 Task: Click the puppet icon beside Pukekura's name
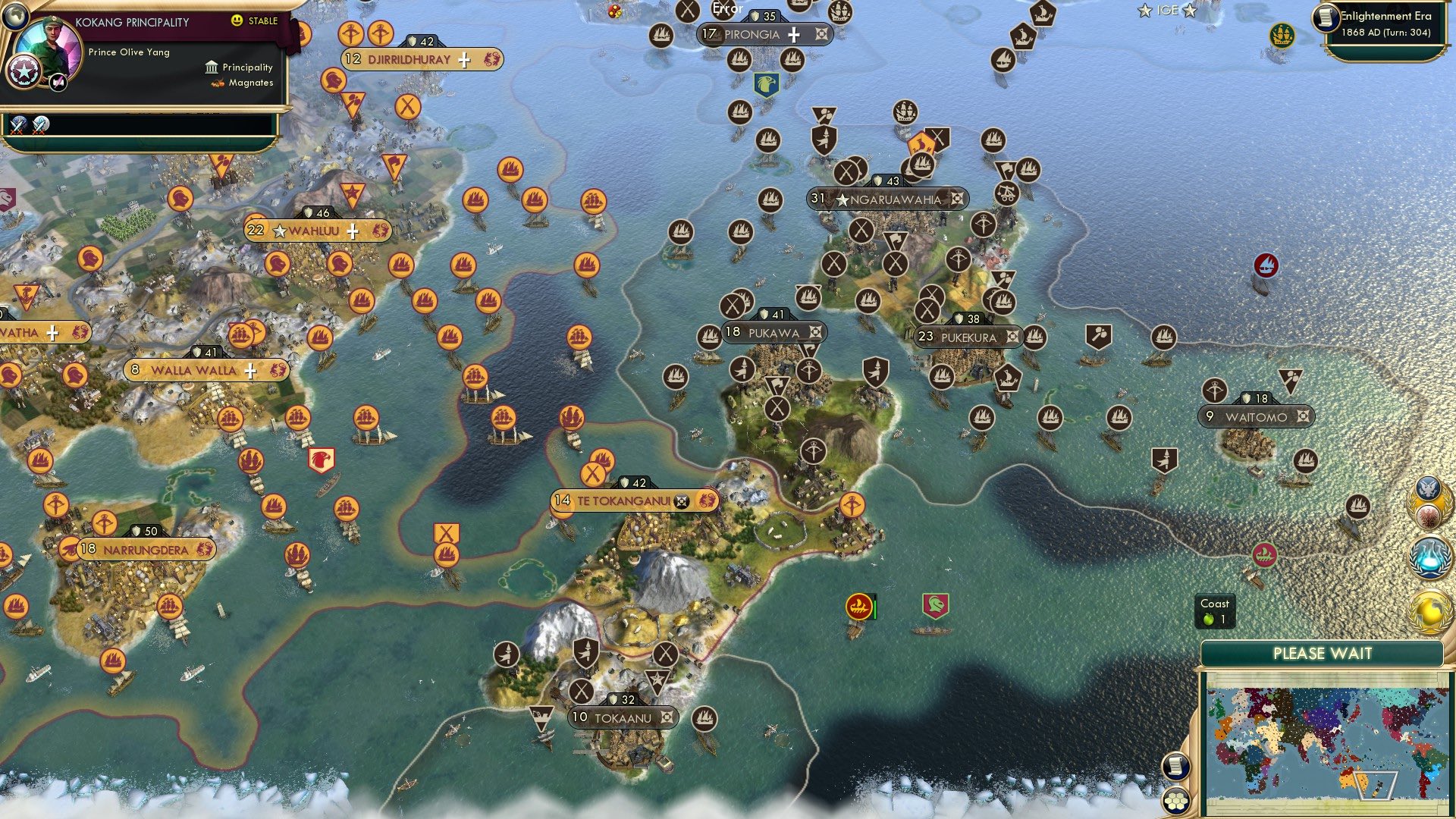pos(1014,338)
